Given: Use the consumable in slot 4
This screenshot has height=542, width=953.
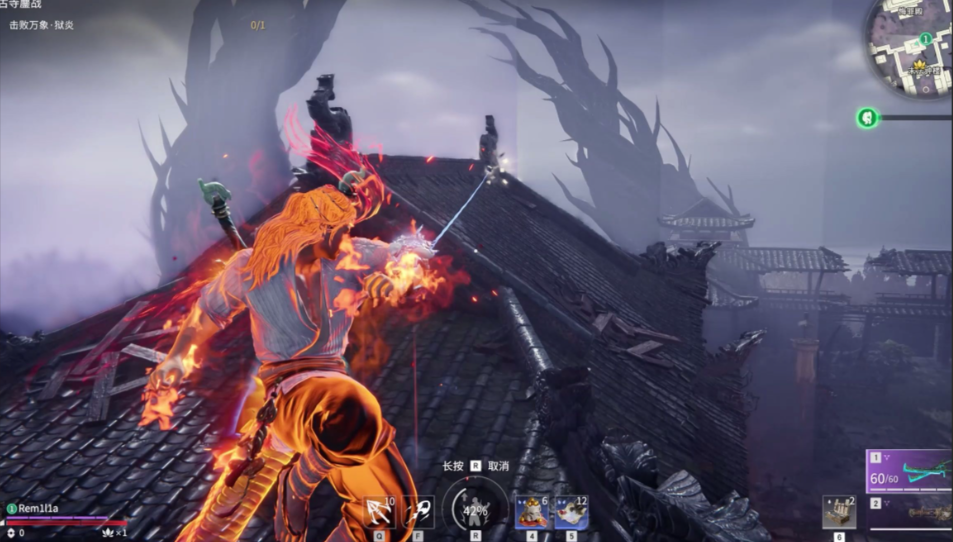Looking at the screenshot, I should point(532,512).
